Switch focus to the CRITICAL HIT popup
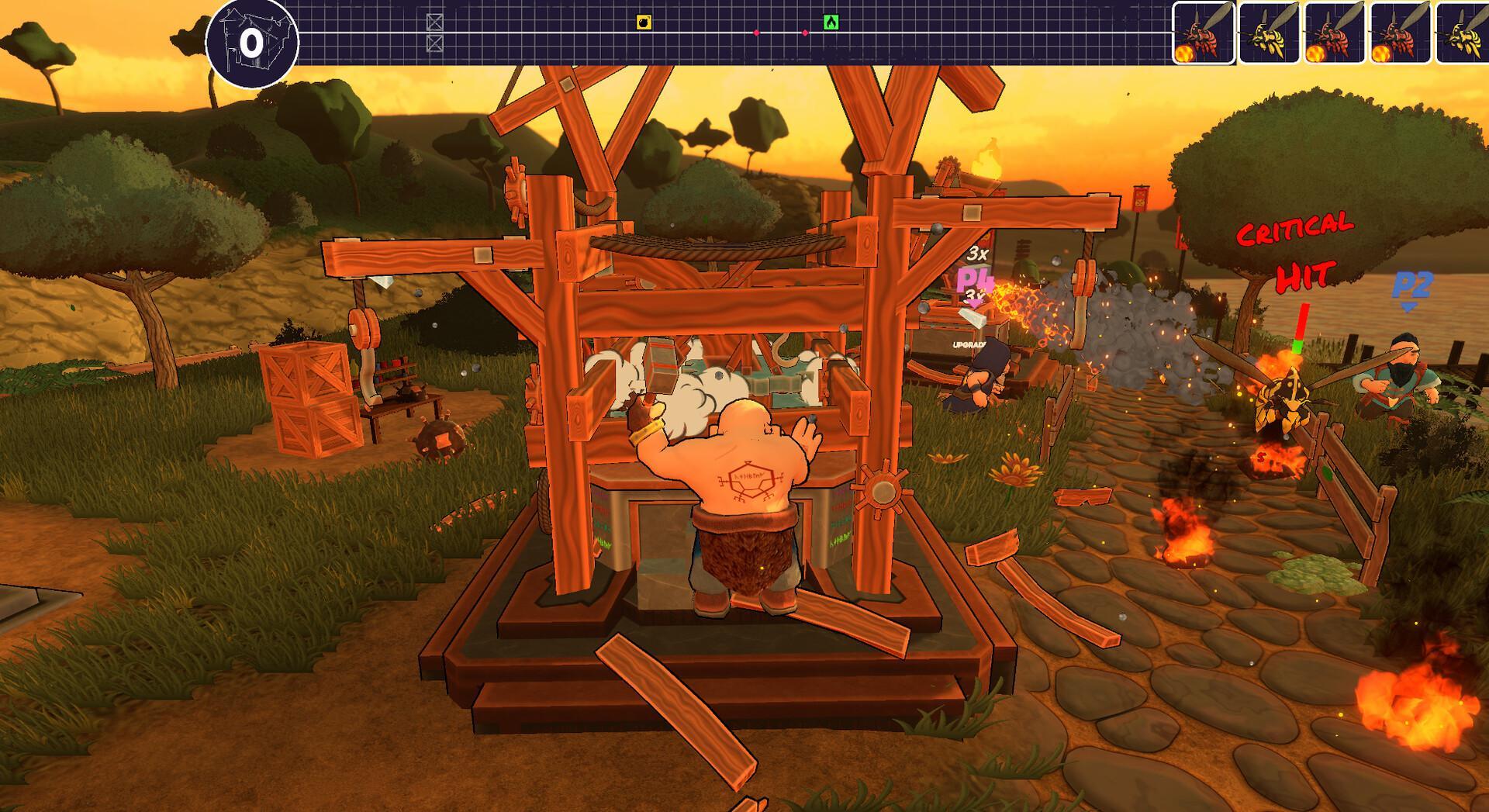The width and height of the screenshot is (1489, 812). click(1301, 252)
